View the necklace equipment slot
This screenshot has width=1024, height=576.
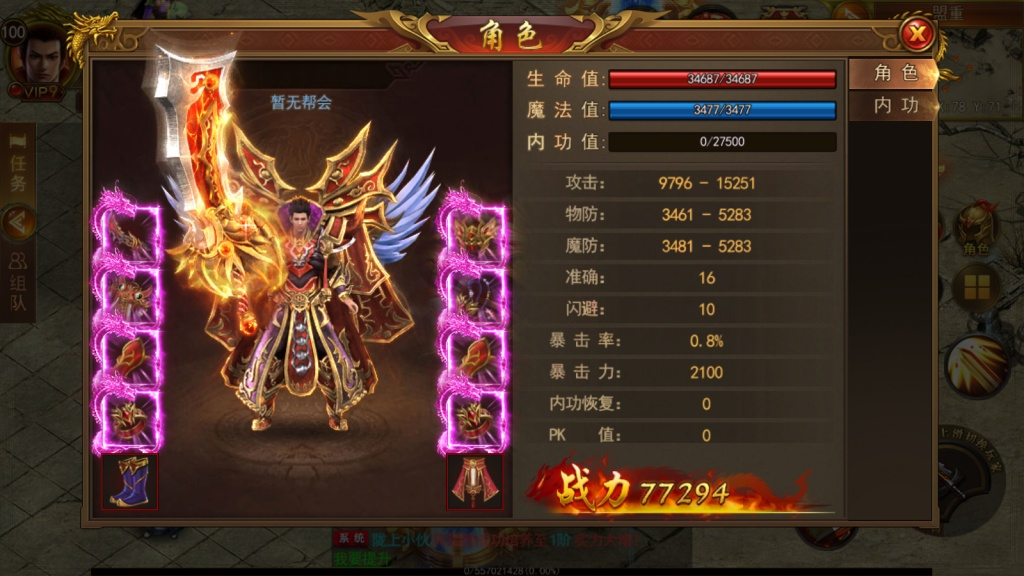(x=476, y=293)
